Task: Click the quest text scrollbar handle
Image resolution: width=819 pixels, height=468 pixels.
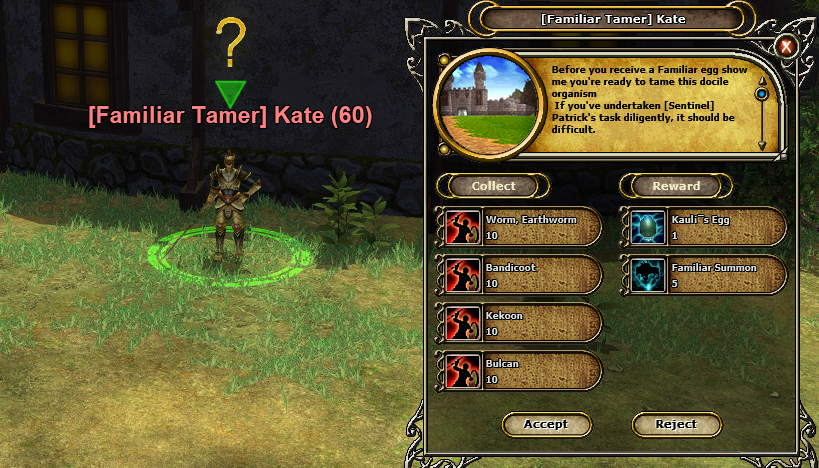Action: pyautogui.click(x=762, y=94)
